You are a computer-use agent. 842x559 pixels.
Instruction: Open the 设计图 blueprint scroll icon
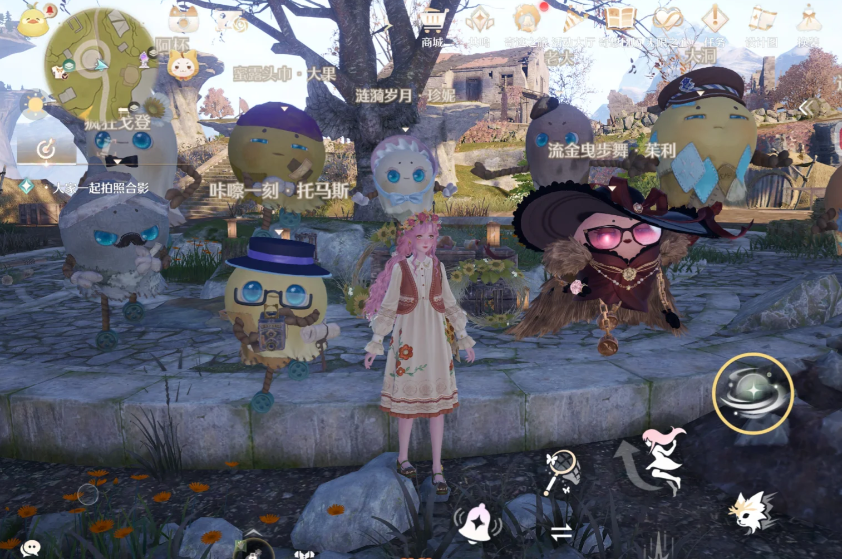(763, 19)
